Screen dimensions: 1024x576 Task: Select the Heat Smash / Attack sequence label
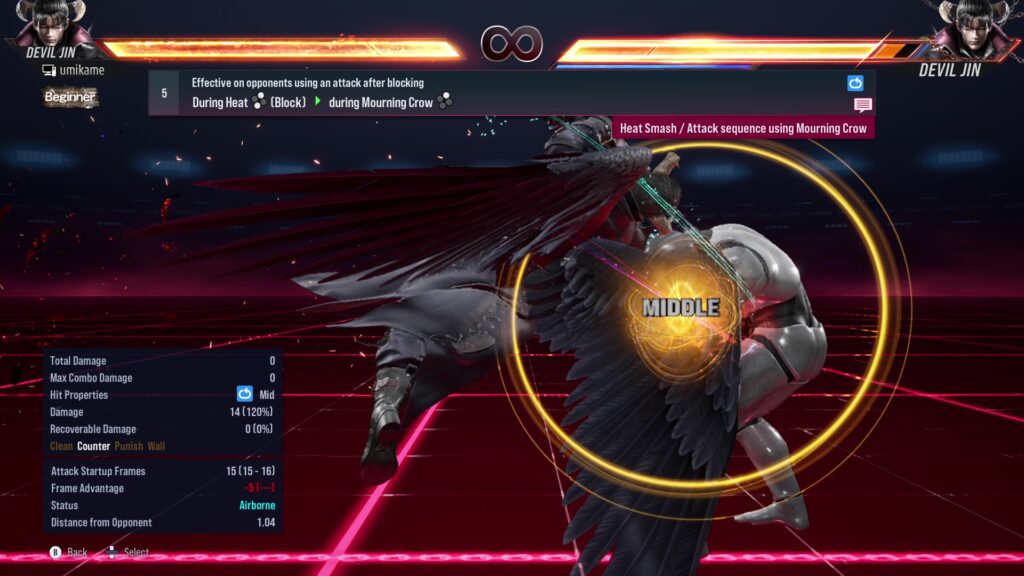(743, 128)
